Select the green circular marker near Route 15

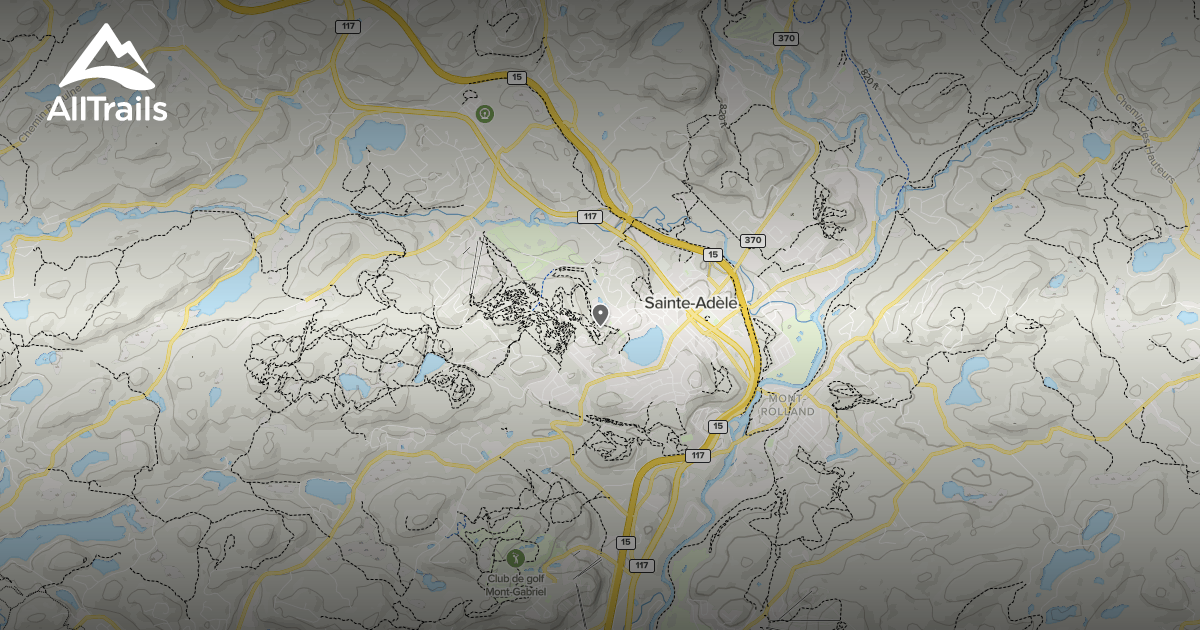click(485, 114)
